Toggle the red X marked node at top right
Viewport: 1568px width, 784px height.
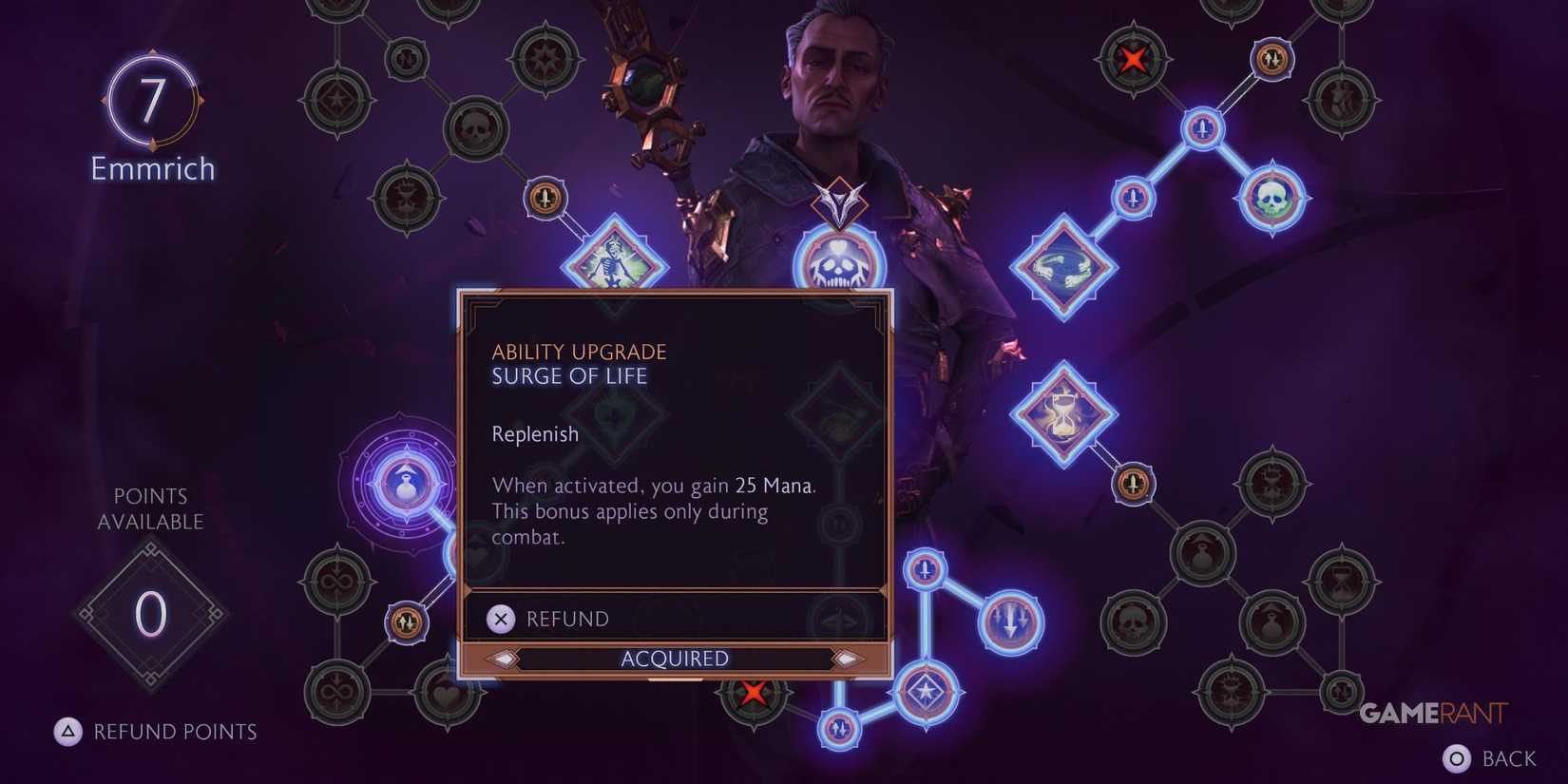coord(1133,59)
